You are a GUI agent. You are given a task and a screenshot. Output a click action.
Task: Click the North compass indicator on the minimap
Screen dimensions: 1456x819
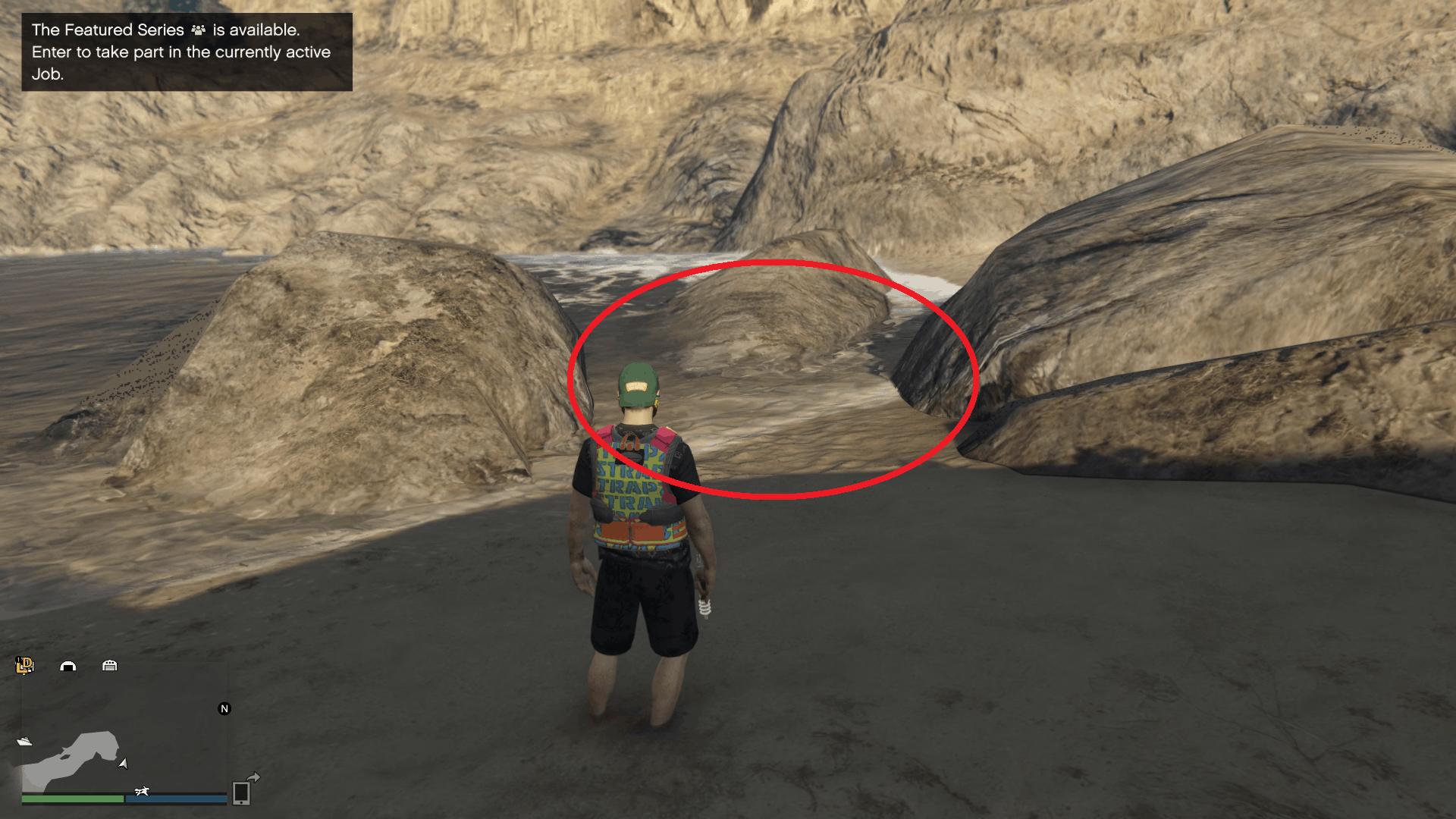pyautogui.click(x=224, y=708)
